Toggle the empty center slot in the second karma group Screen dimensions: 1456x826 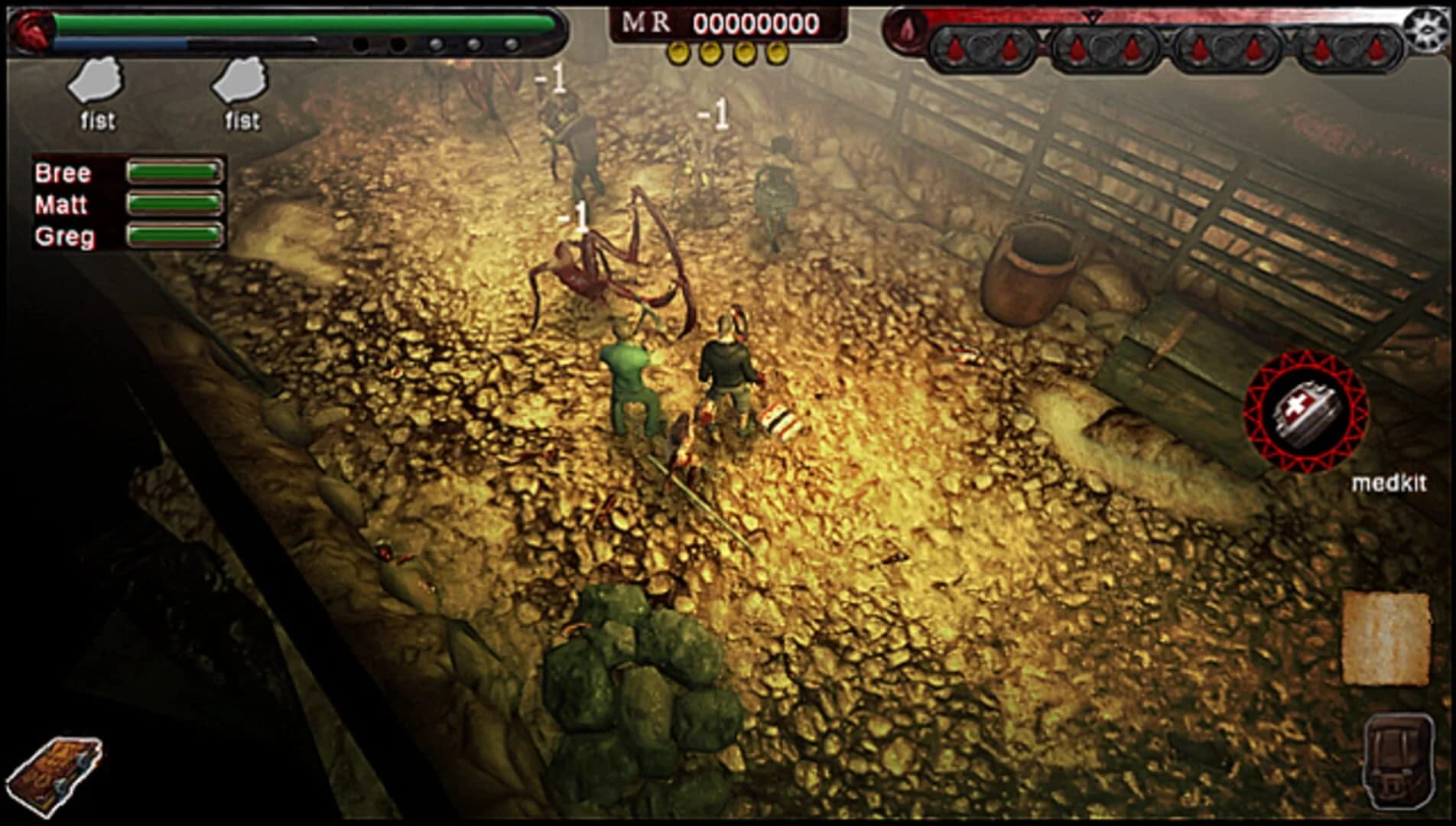[1103, 49]
